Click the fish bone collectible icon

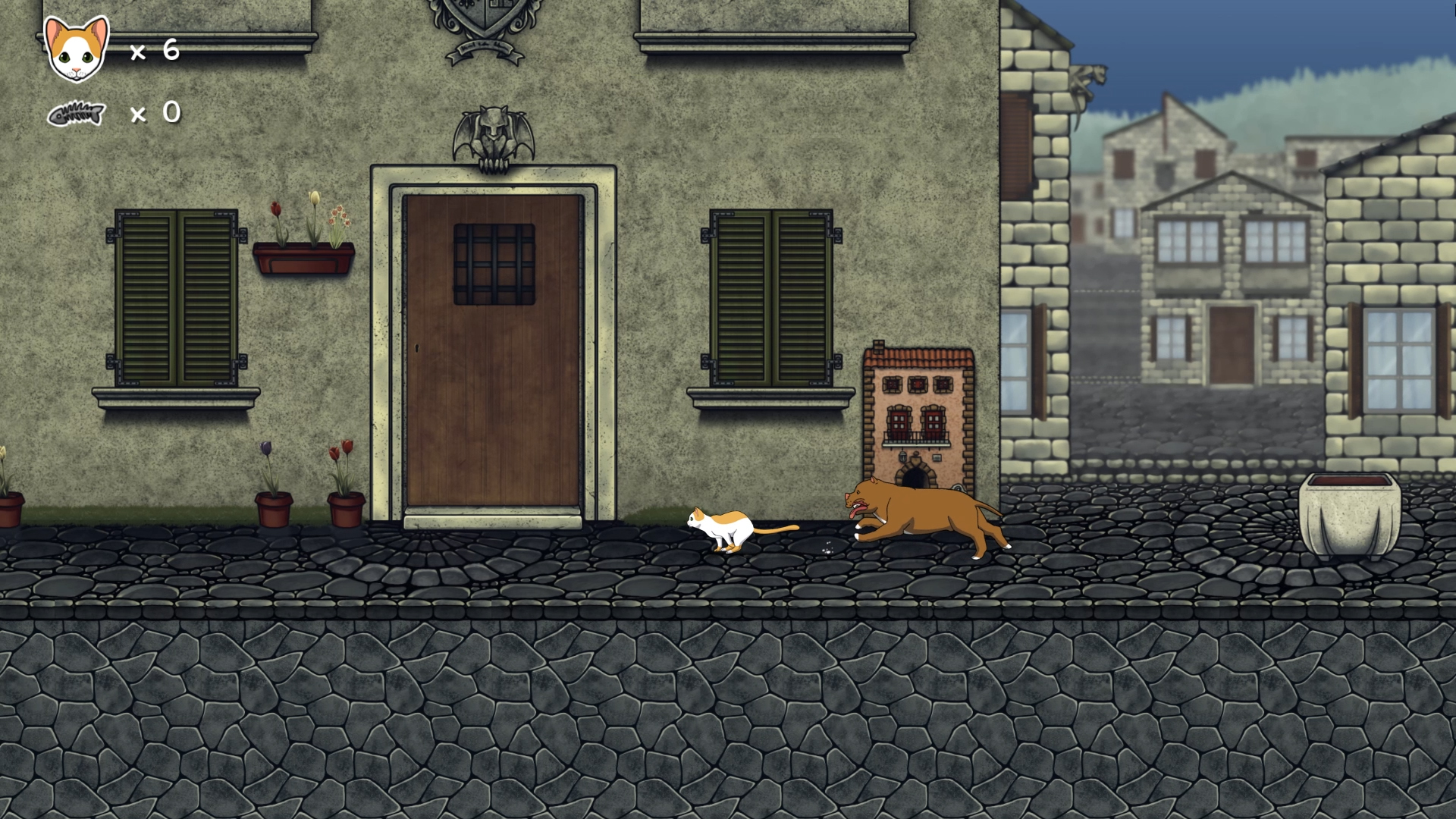76,114
